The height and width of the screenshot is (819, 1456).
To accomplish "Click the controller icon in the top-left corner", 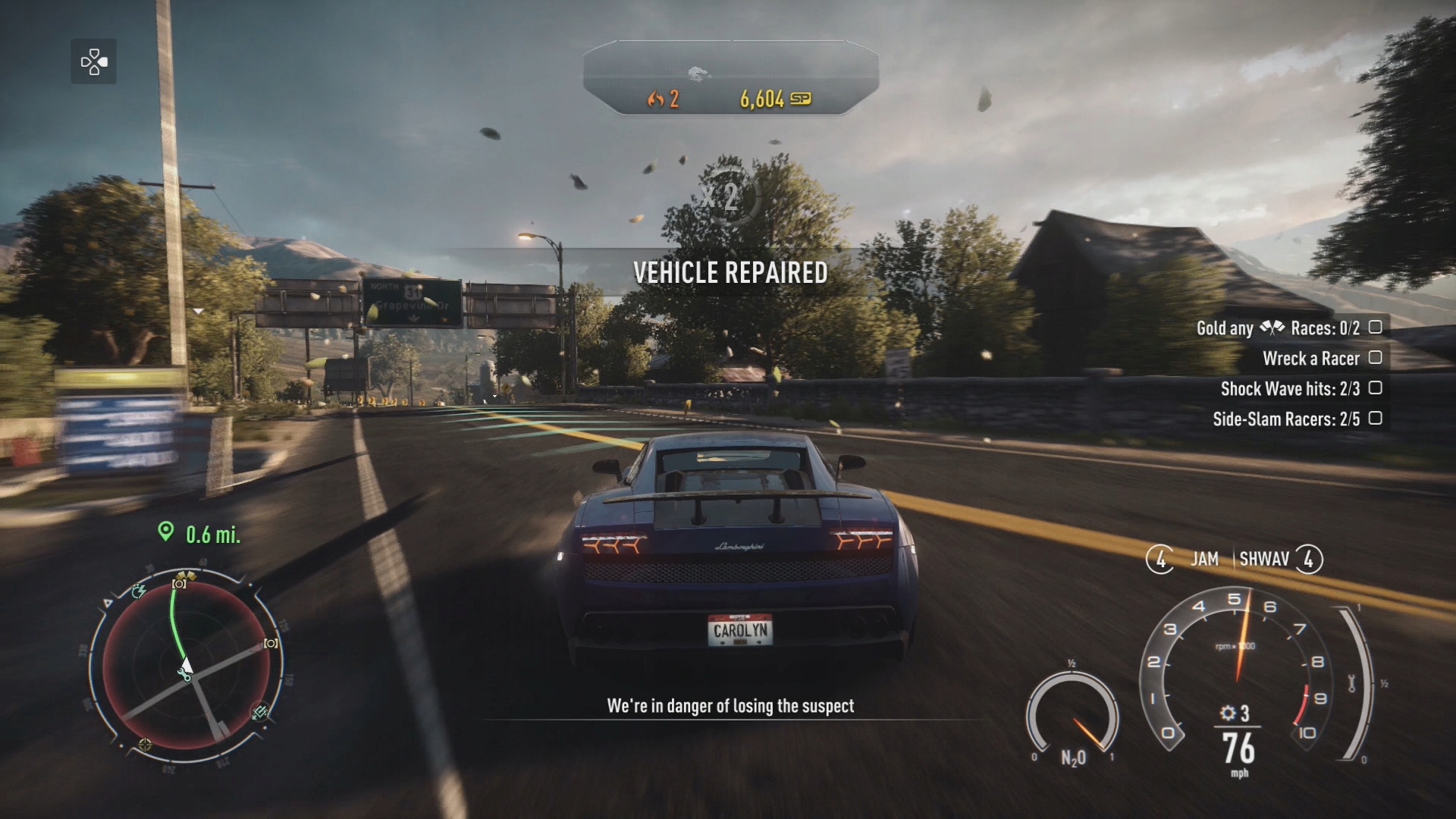I will (x=93, y=61).
